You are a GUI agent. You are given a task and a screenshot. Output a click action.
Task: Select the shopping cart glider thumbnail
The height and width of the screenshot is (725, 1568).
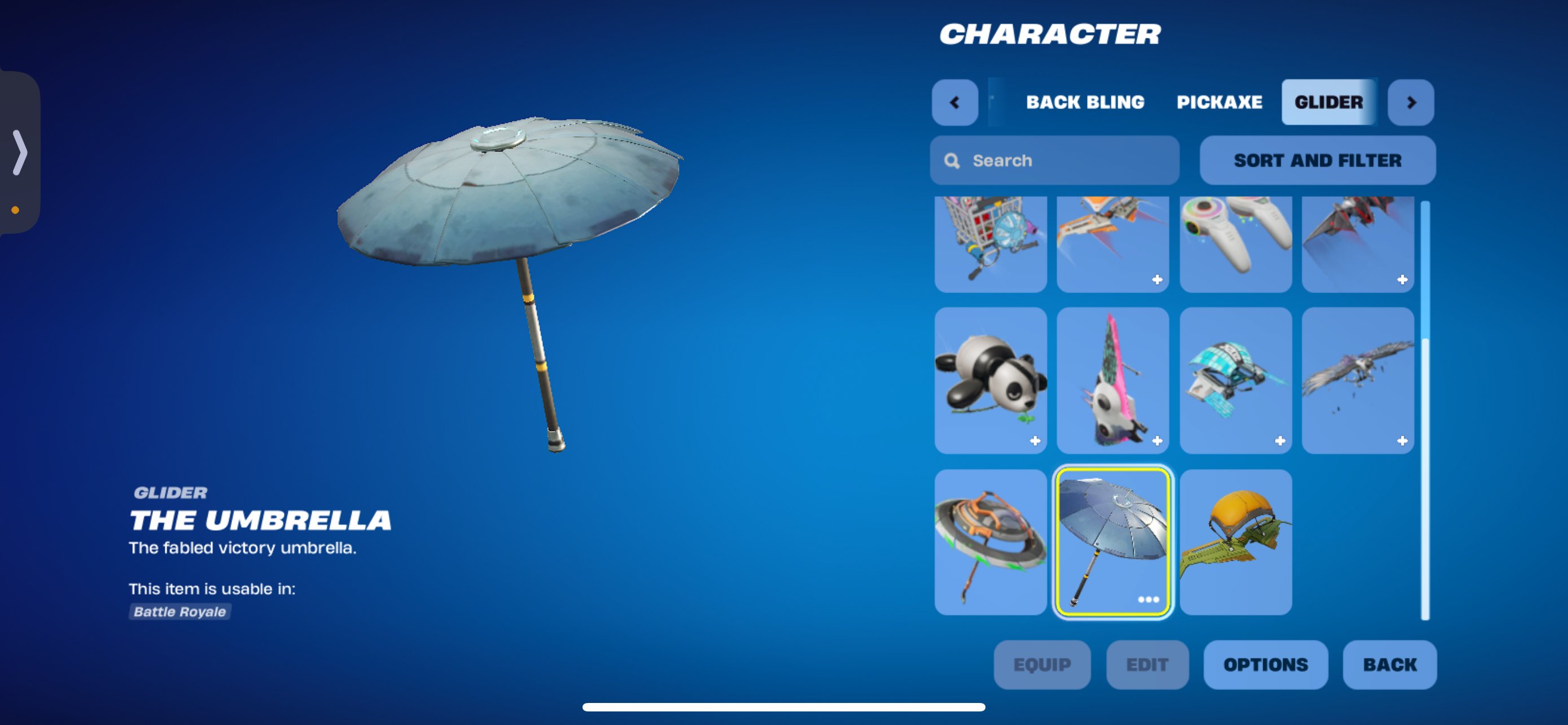click(991, 243)
